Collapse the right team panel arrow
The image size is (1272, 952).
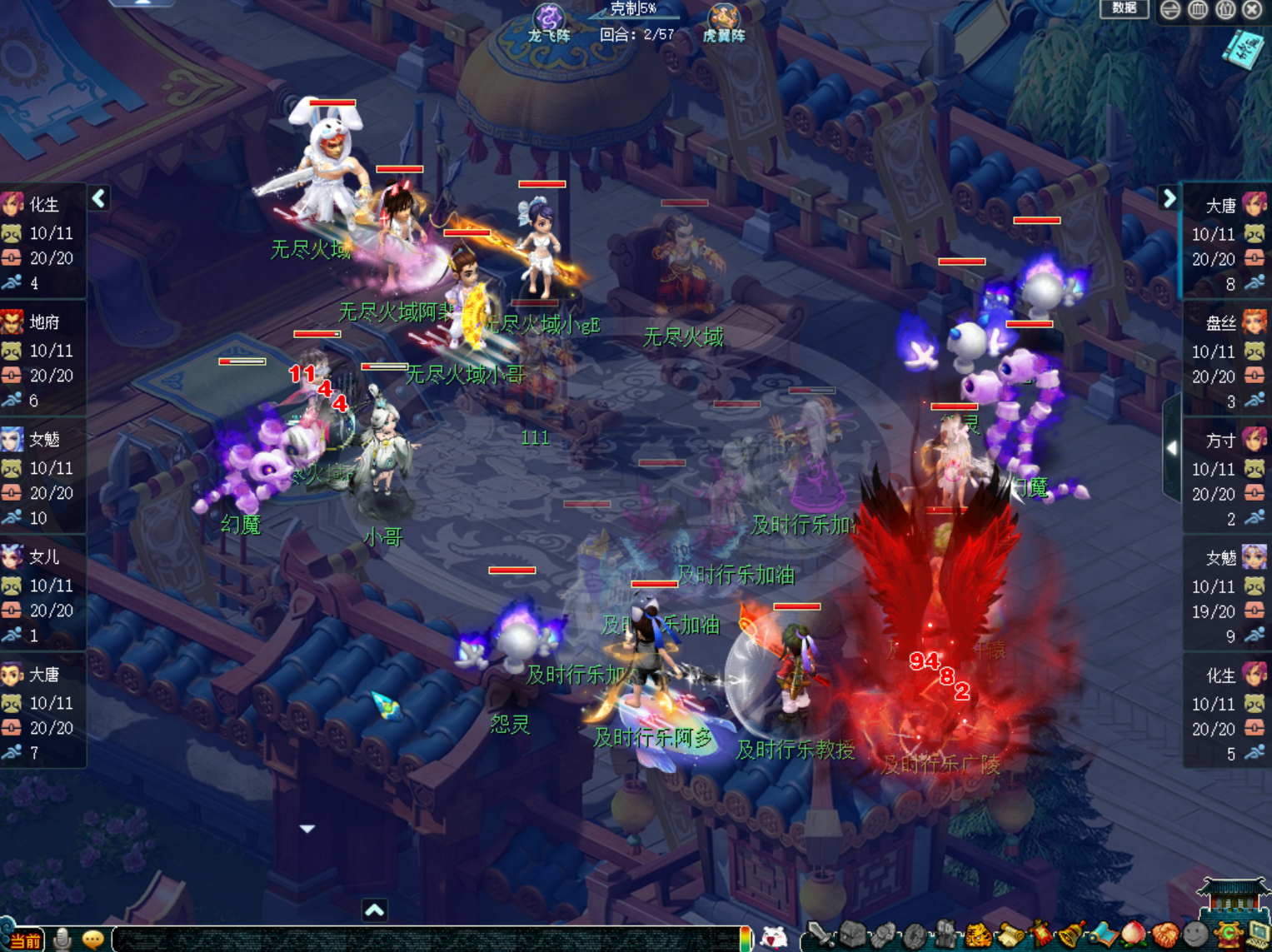[1169, 198]
